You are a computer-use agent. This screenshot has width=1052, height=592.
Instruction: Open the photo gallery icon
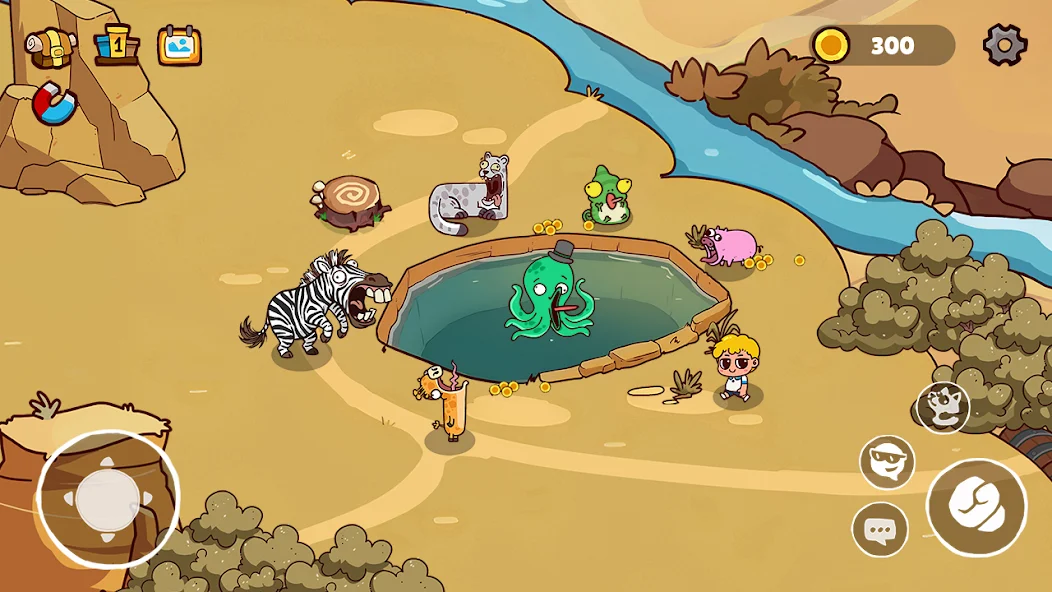(x=180, y=46)
